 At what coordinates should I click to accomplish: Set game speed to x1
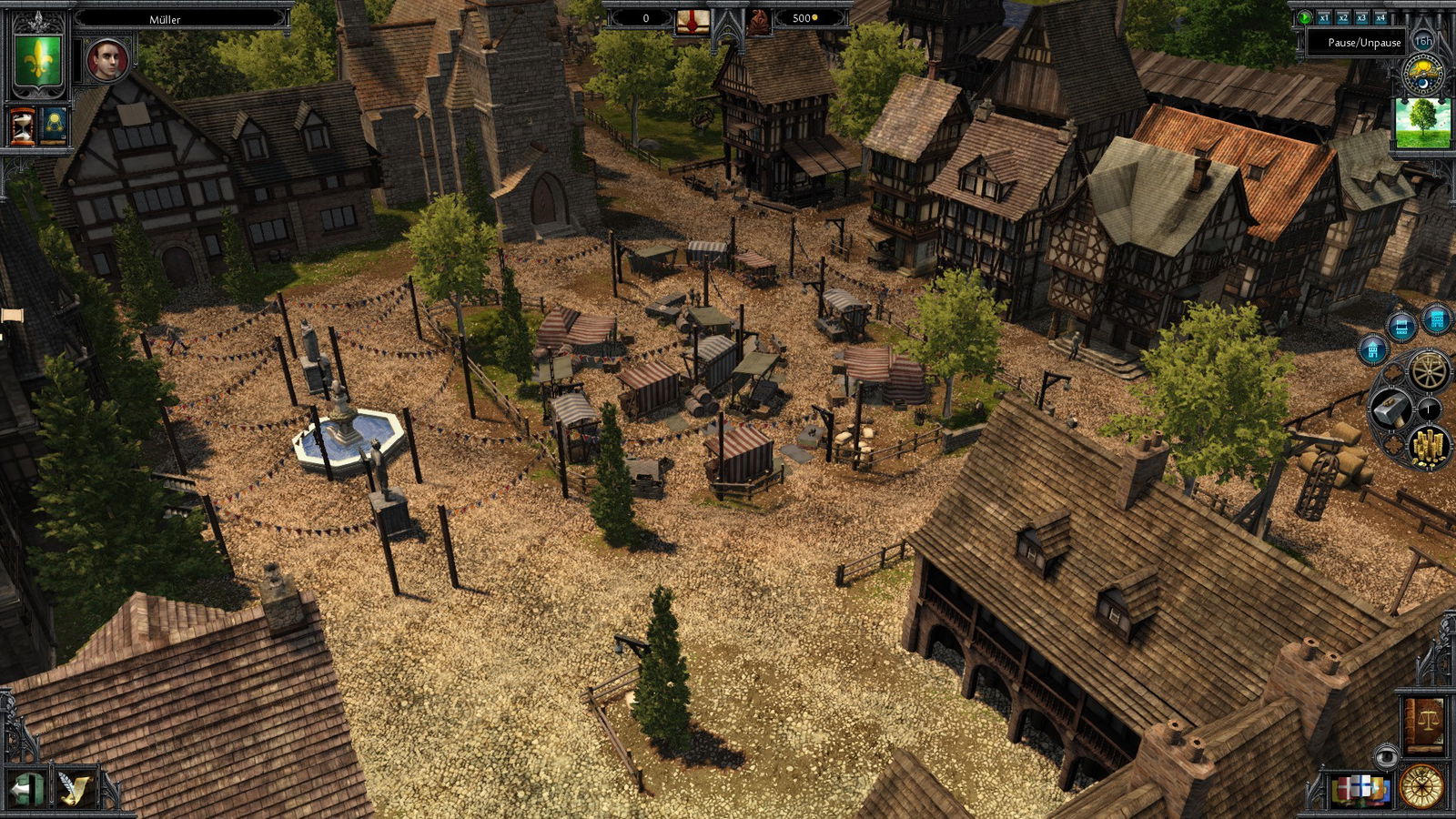point(1324,17)
